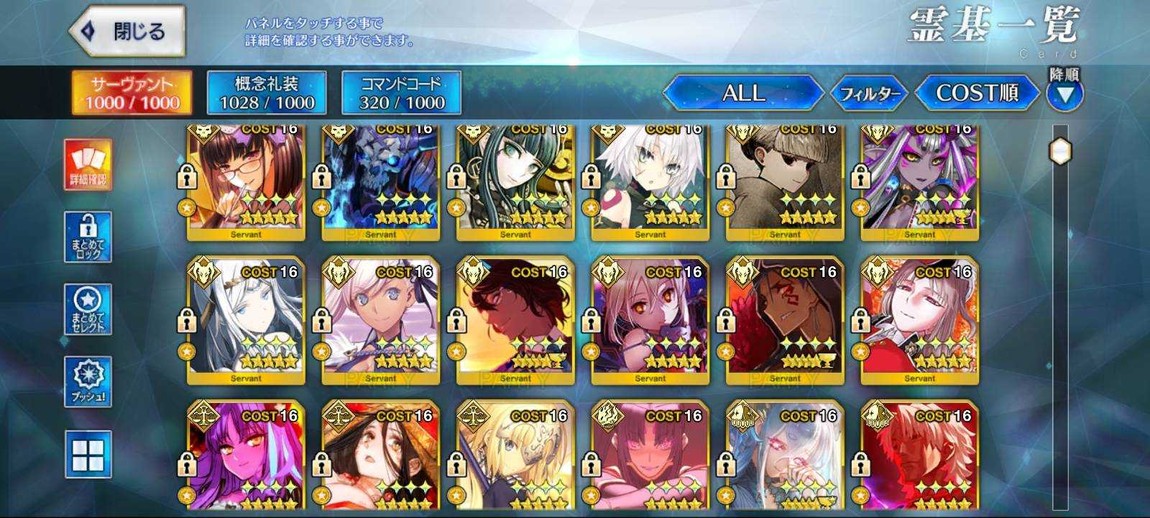
Task: Choose the bulk lock padlock button
Action: pos(88,237)
